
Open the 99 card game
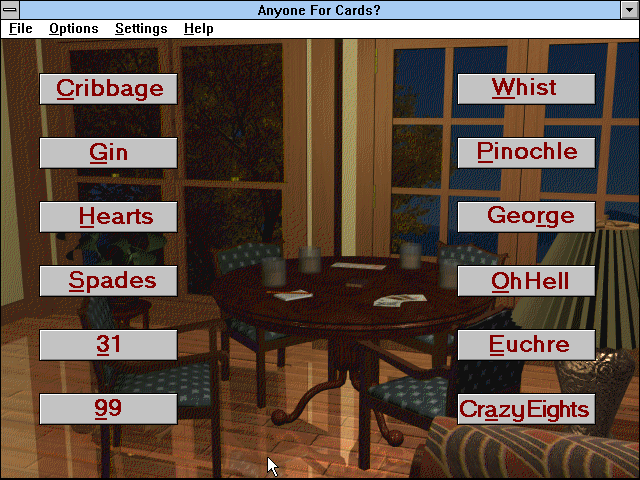tap(109, 408)
